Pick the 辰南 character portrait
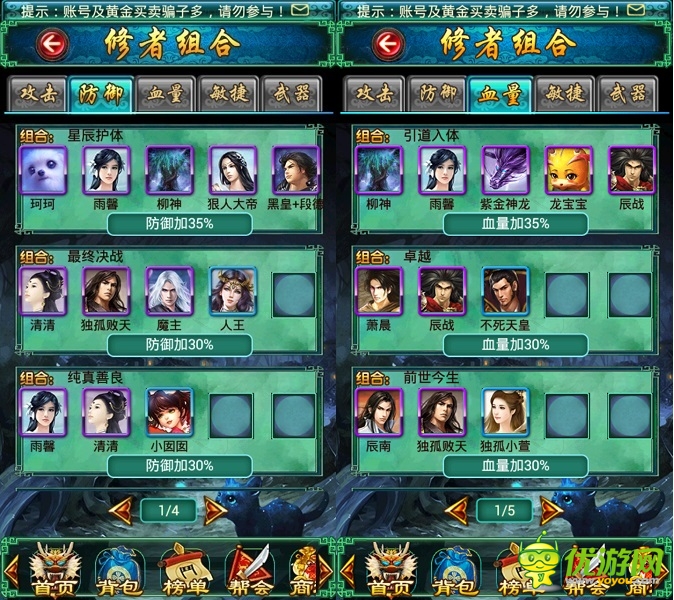674x600 pixels. pyautogui.click(x=379, y=412)
